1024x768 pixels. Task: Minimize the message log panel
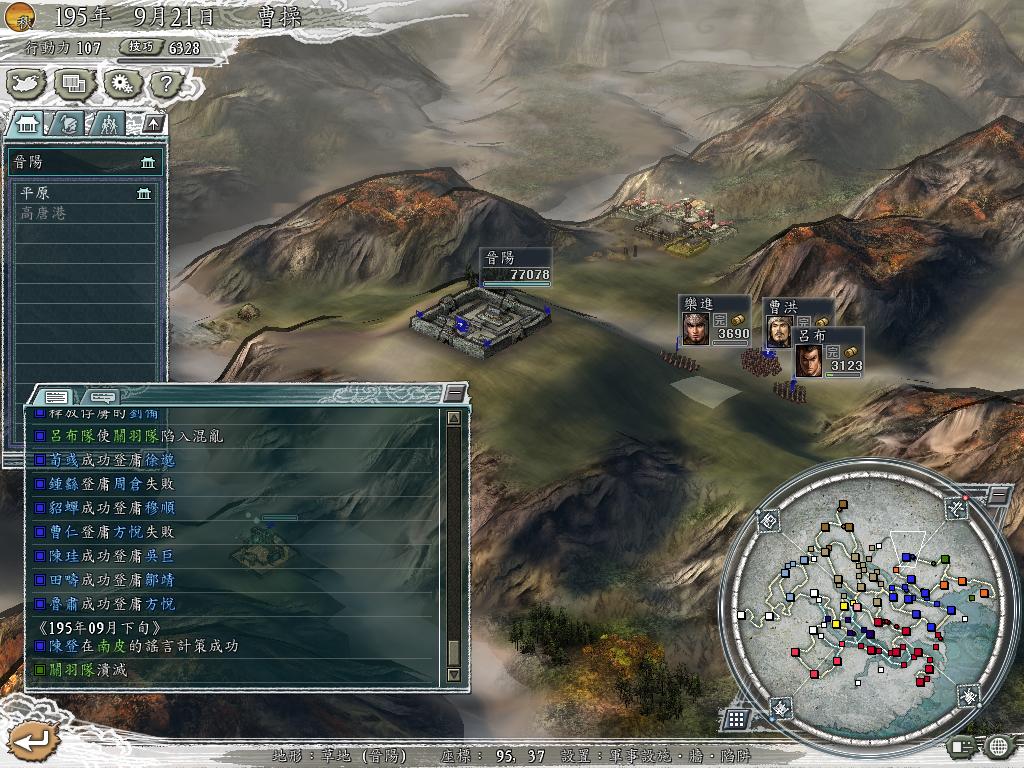[x=455, y=393]
